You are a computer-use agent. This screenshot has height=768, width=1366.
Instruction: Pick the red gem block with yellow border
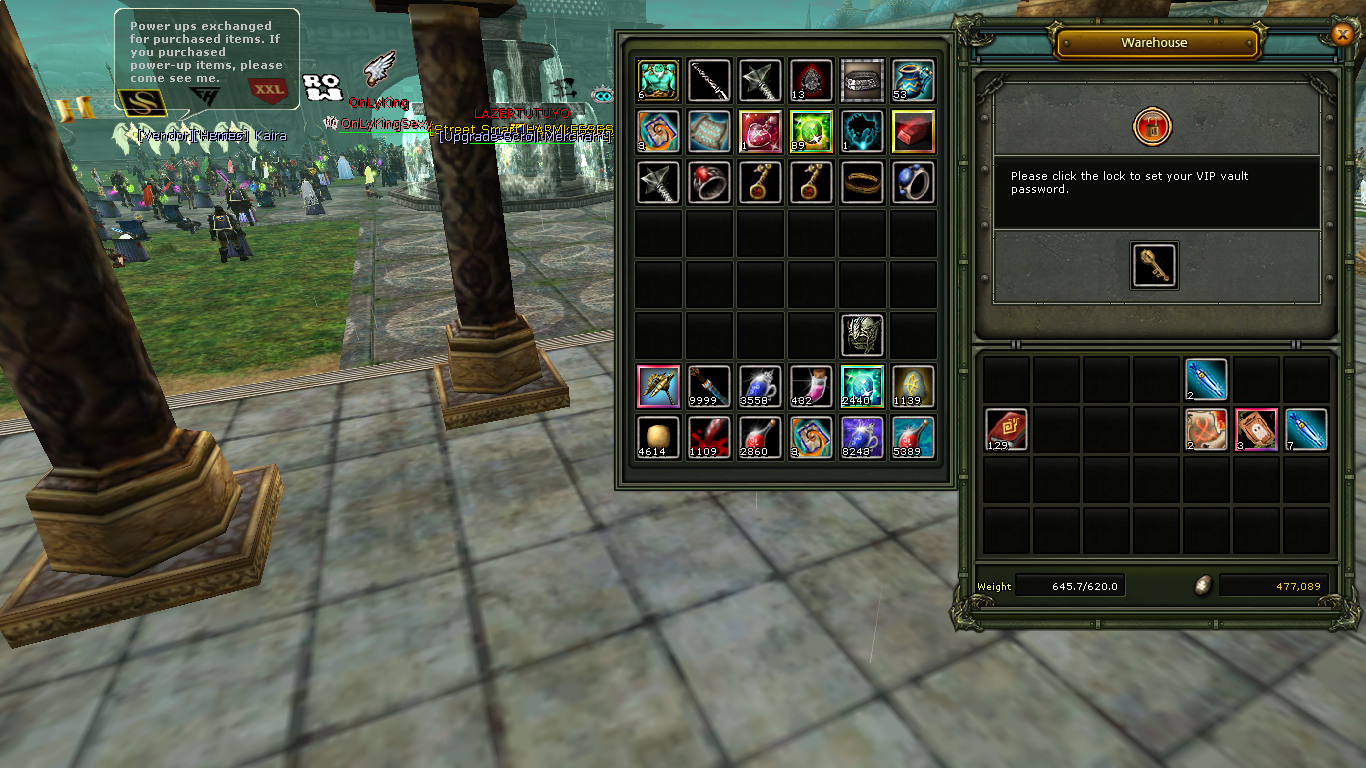(x=913, y=131)
